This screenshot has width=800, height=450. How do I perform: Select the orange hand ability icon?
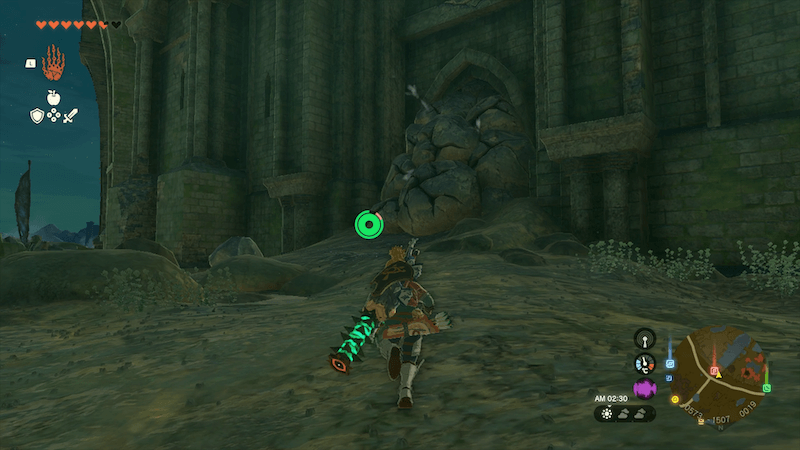(53, 68)
